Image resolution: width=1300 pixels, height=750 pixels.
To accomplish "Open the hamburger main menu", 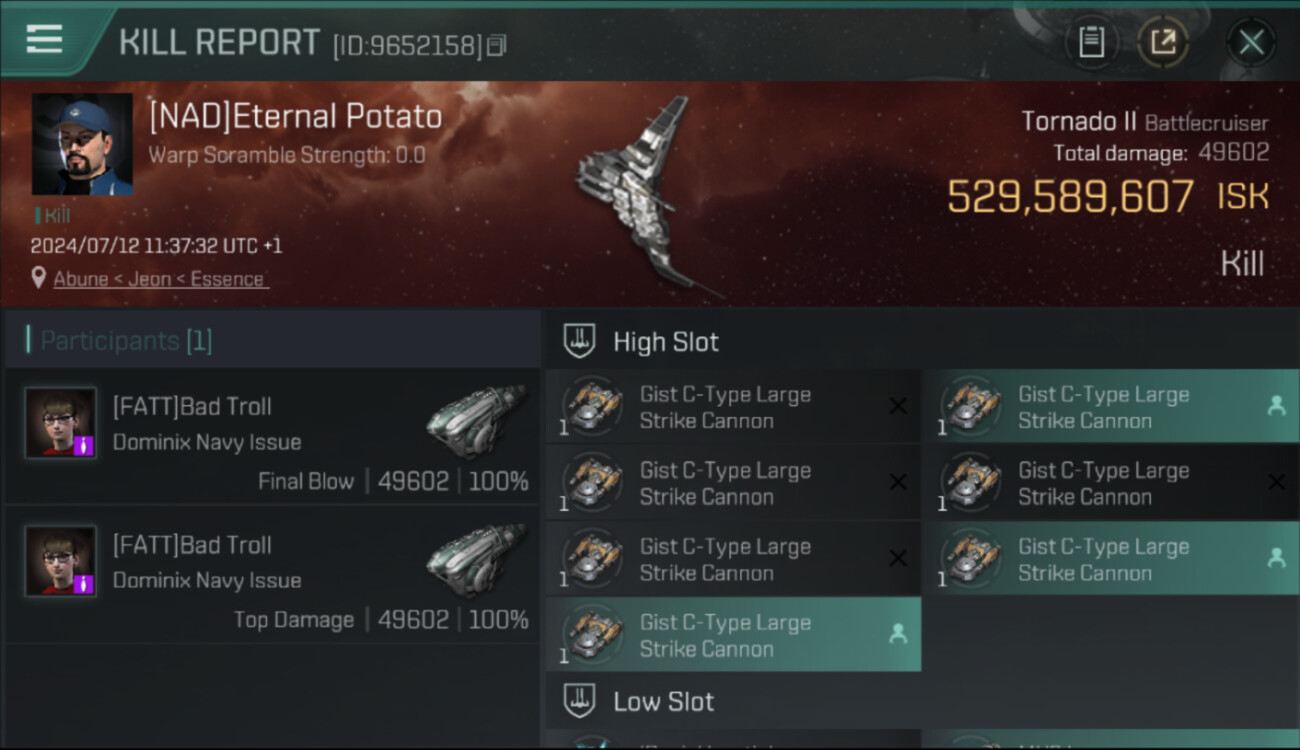I will click(45, 40).
